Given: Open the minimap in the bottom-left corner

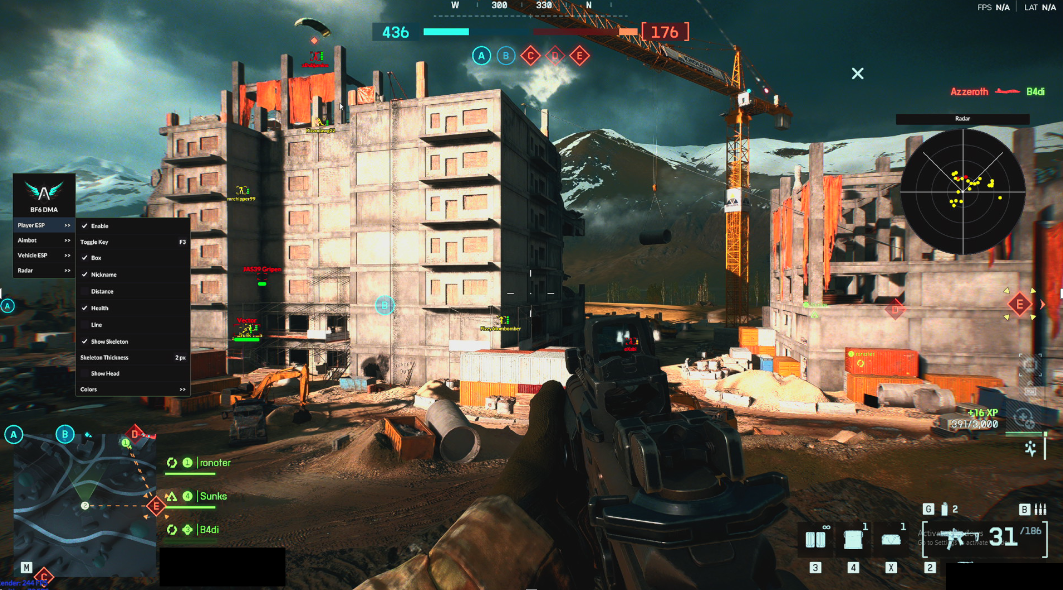Looking at the screenshot, I should (84, 505).
